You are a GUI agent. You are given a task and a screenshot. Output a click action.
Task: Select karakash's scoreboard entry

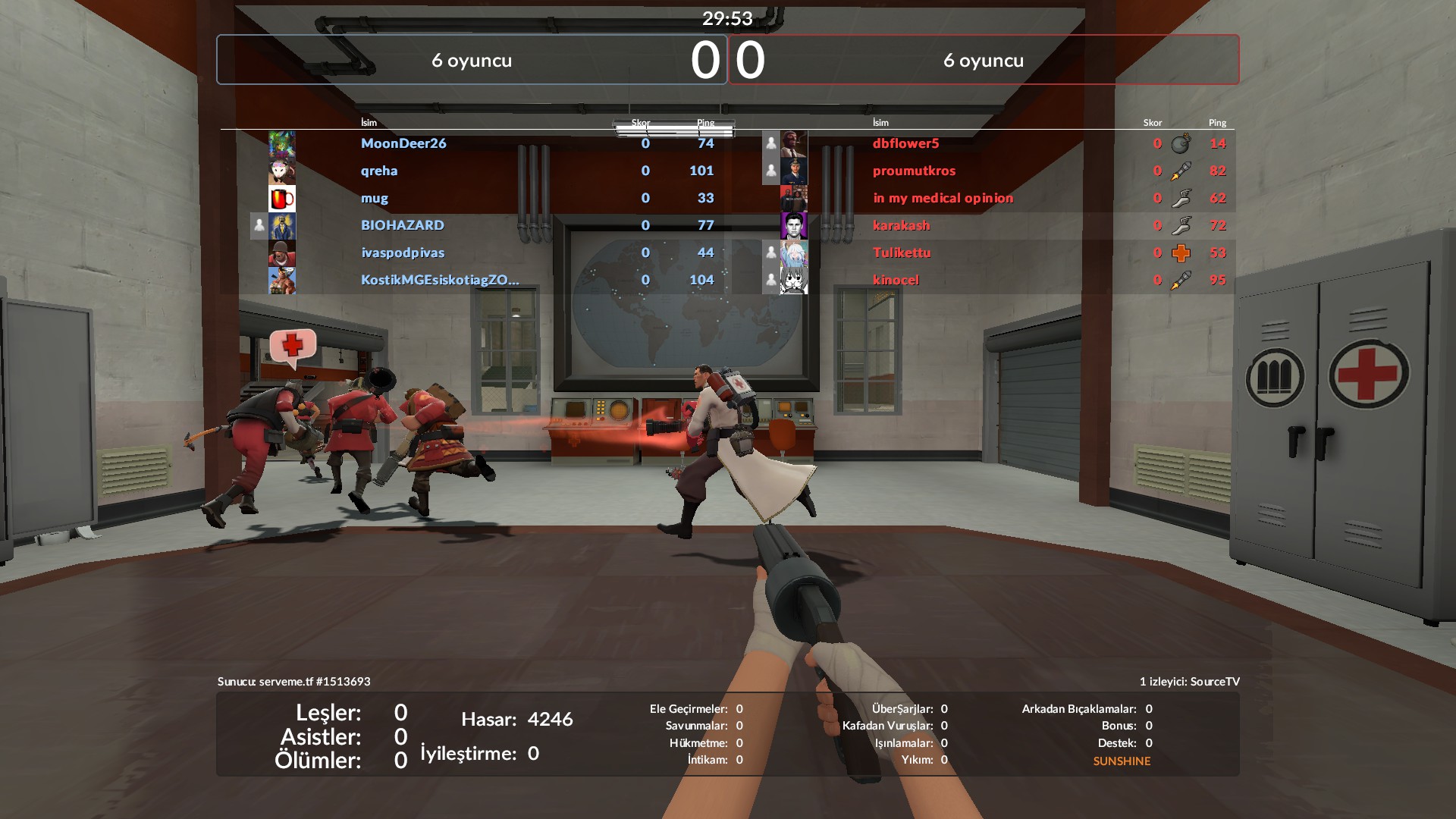click(x=901, y=225)
